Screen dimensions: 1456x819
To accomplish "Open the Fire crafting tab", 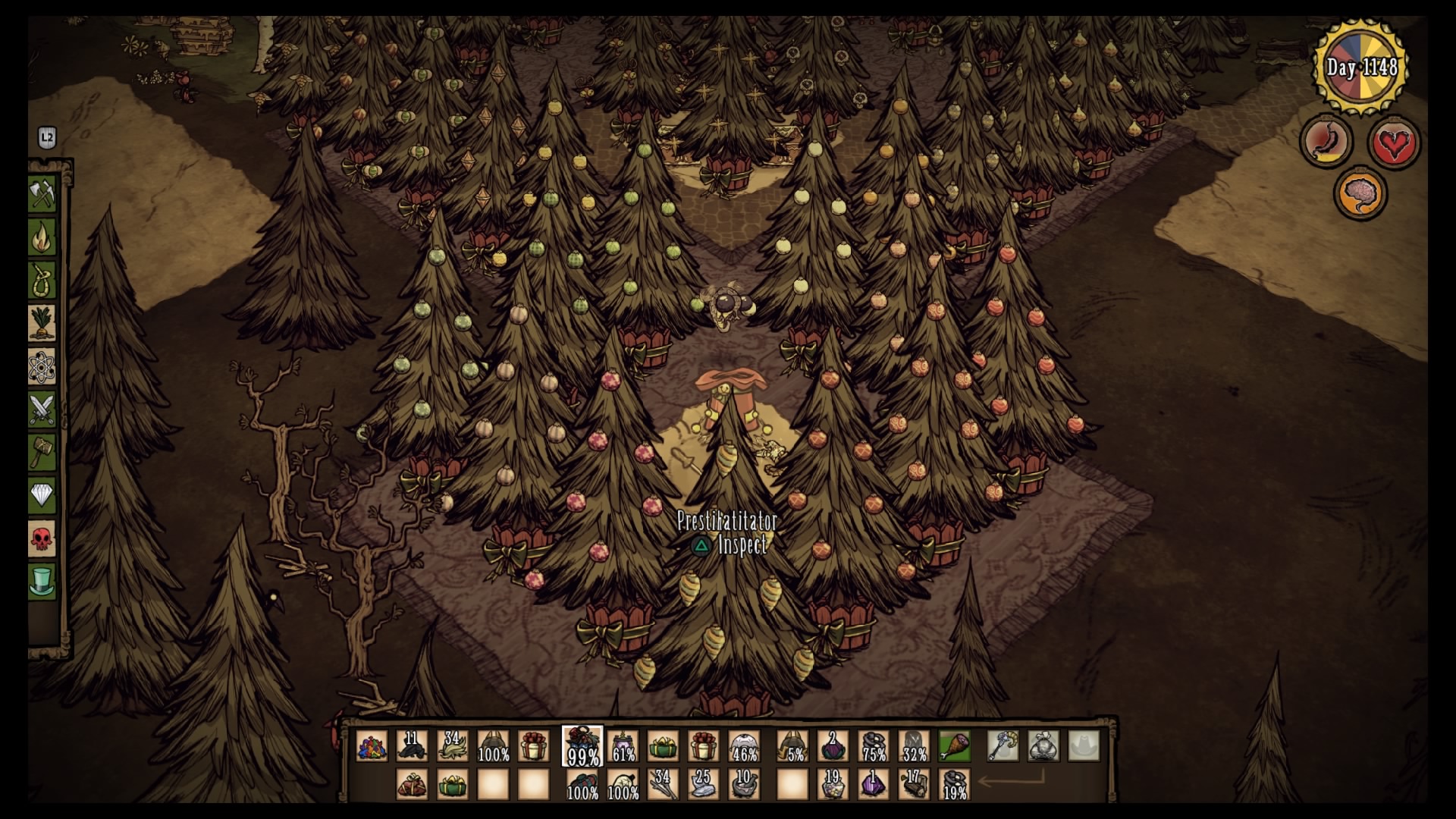I will [x=42, y=238].
